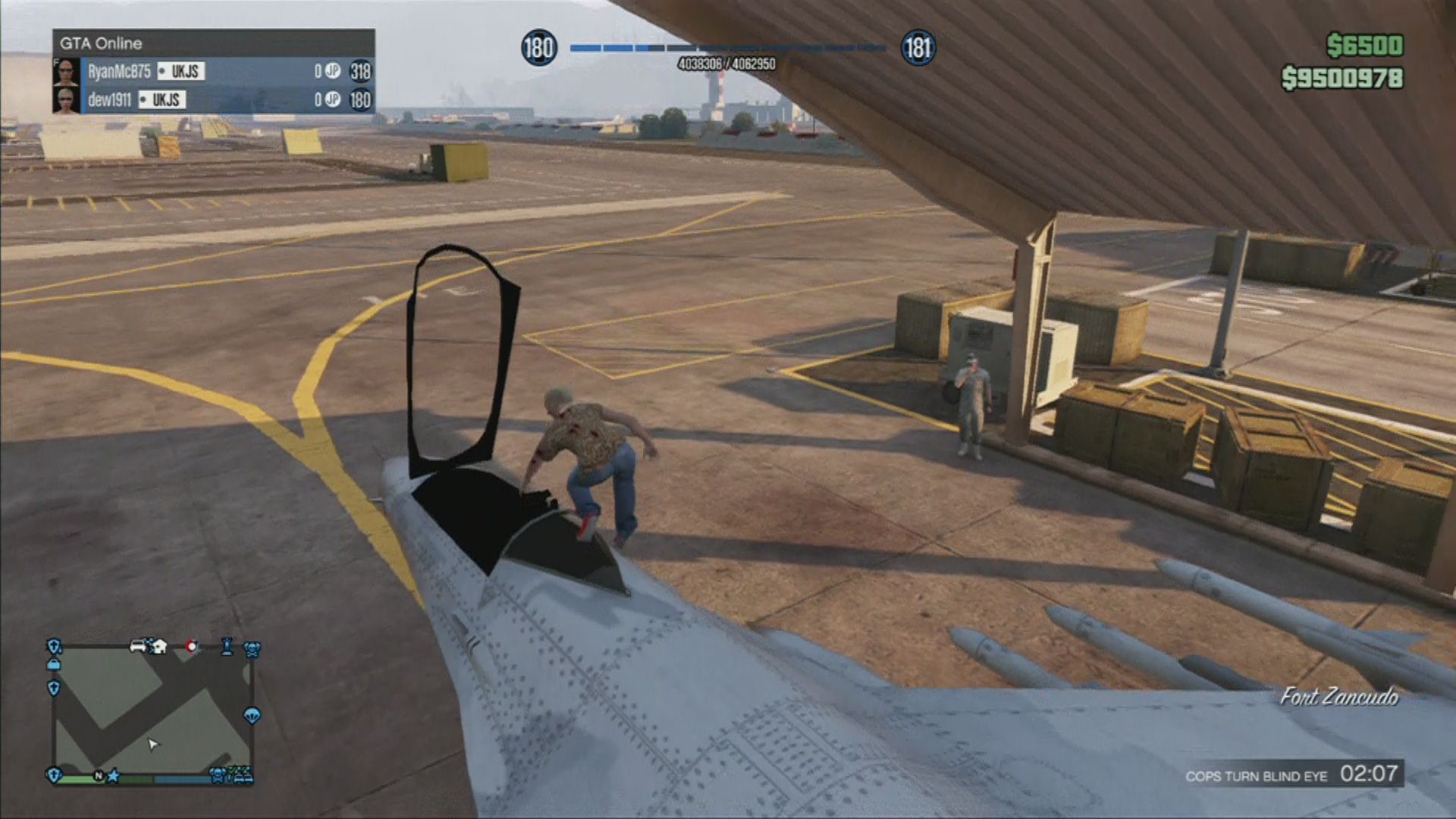Image resolution: width=1456 pixels, height=819 pixels.
Task: Select the parachute blip on minimap edge
Action: click(x=253, y=715)
